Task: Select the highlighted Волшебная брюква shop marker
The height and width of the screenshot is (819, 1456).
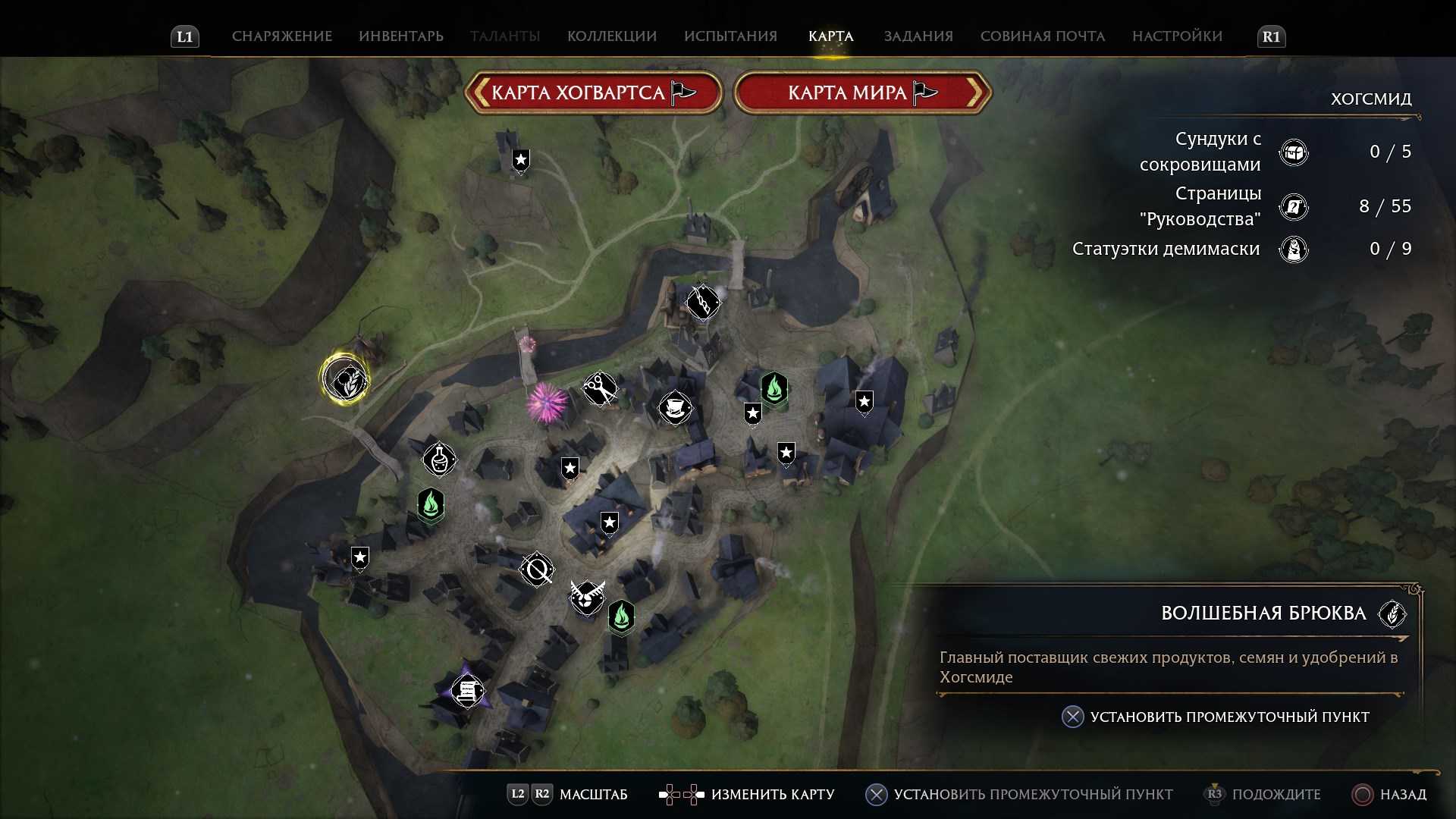Action: tap(345, 379)
